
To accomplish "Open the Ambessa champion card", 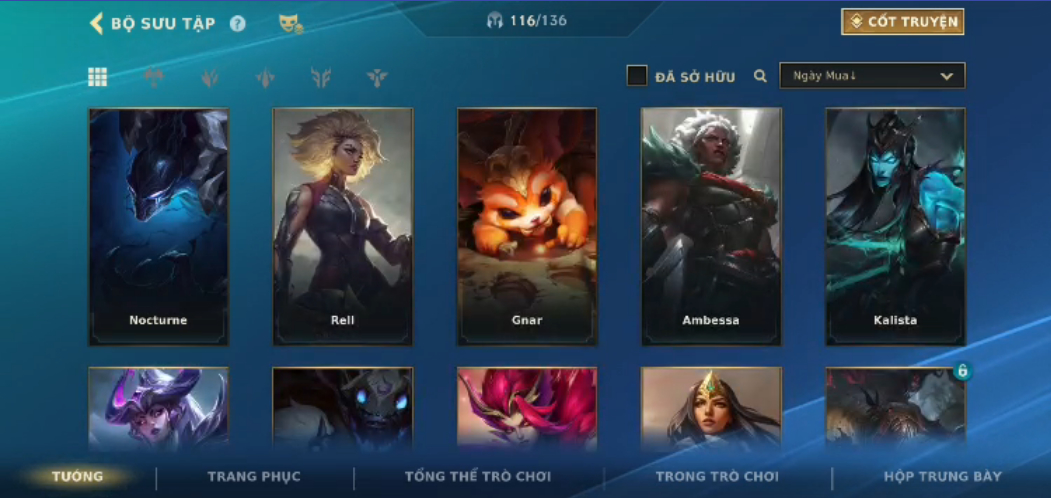I will 711,227.
